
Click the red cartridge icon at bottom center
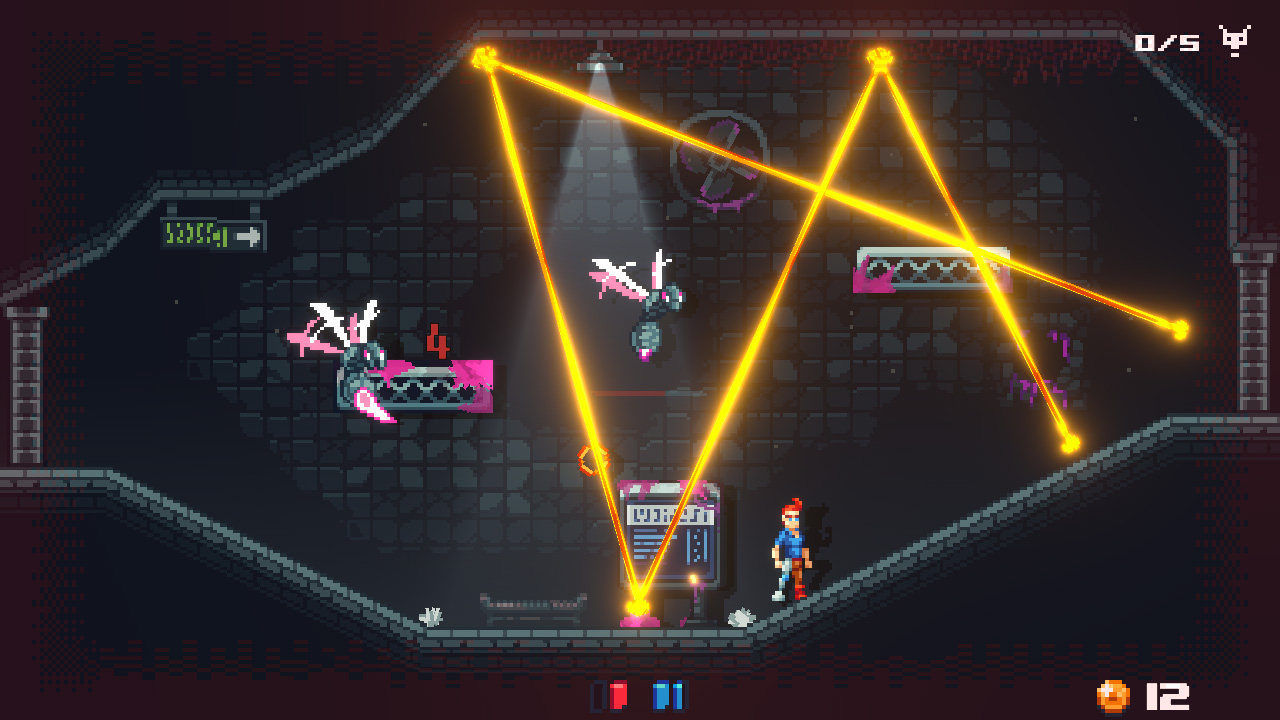coord(617,694)
